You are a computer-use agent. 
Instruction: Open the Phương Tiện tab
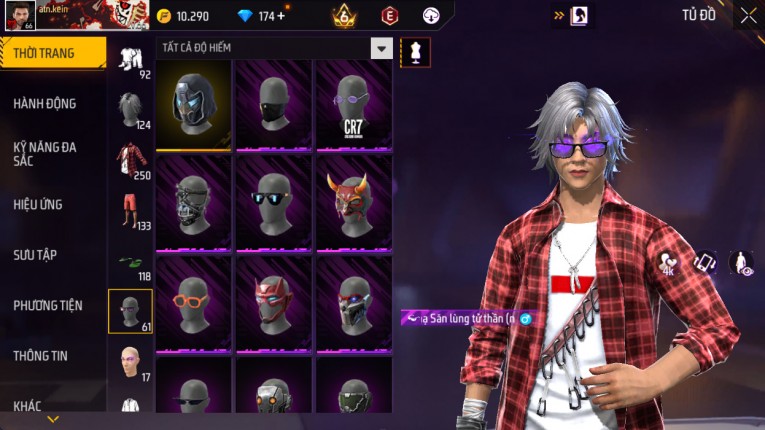[48, 305]
